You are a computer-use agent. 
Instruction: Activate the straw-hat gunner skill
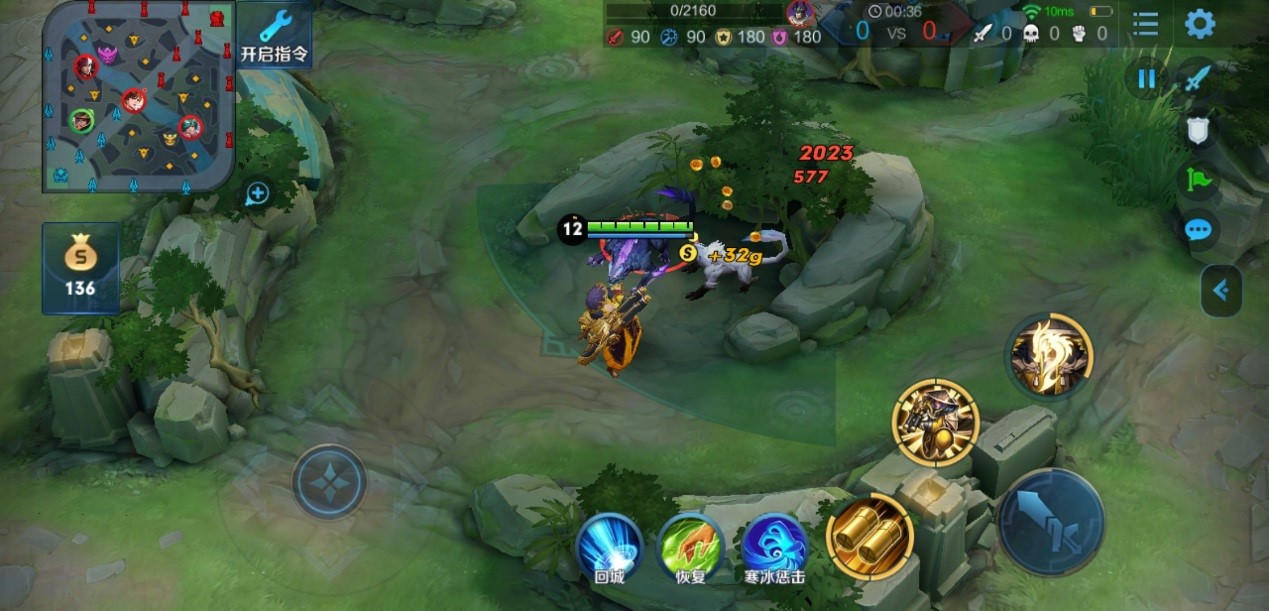934,422
